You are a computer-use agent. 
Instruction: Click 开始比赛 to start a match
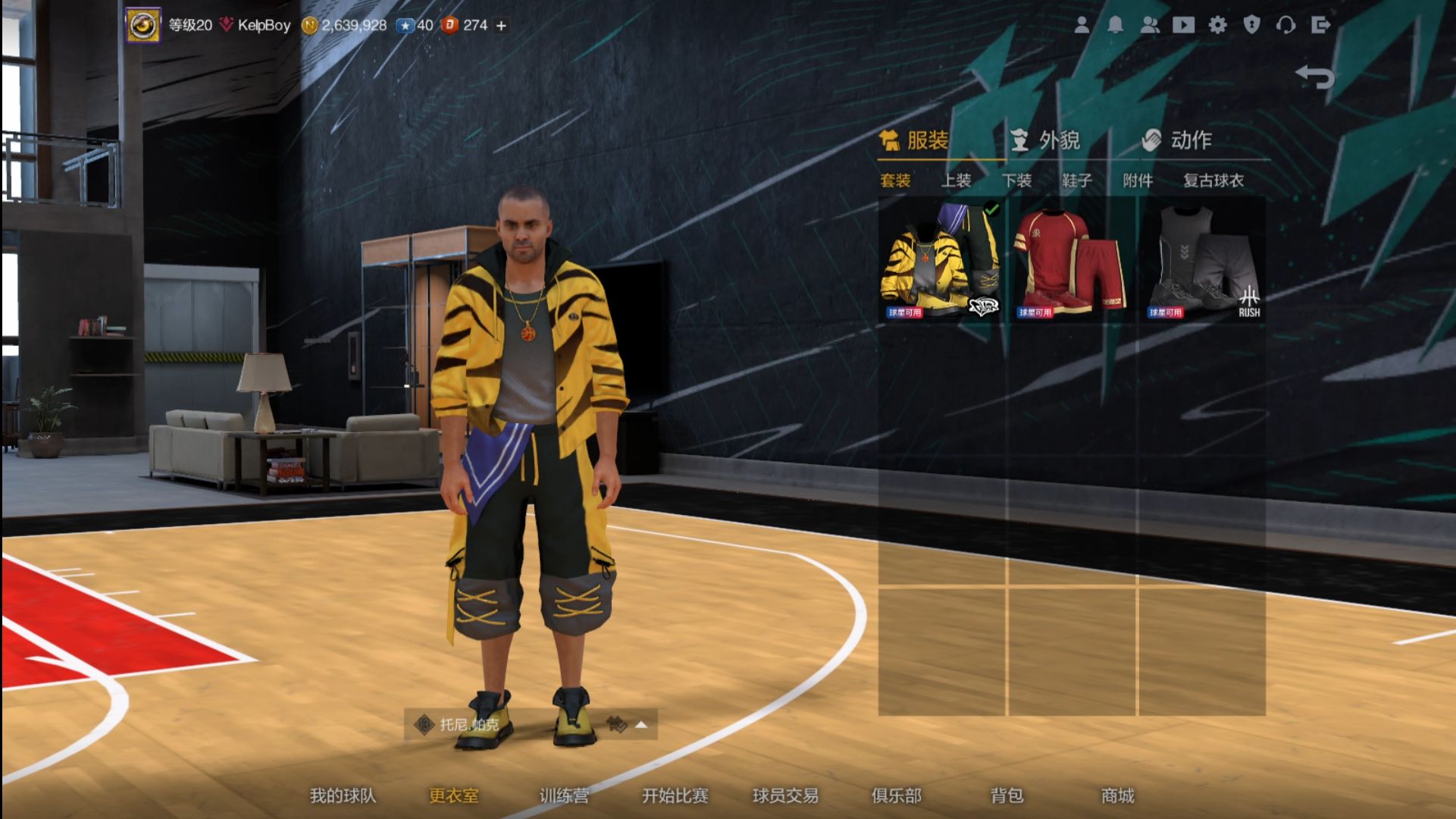click(x=677, y=796)
